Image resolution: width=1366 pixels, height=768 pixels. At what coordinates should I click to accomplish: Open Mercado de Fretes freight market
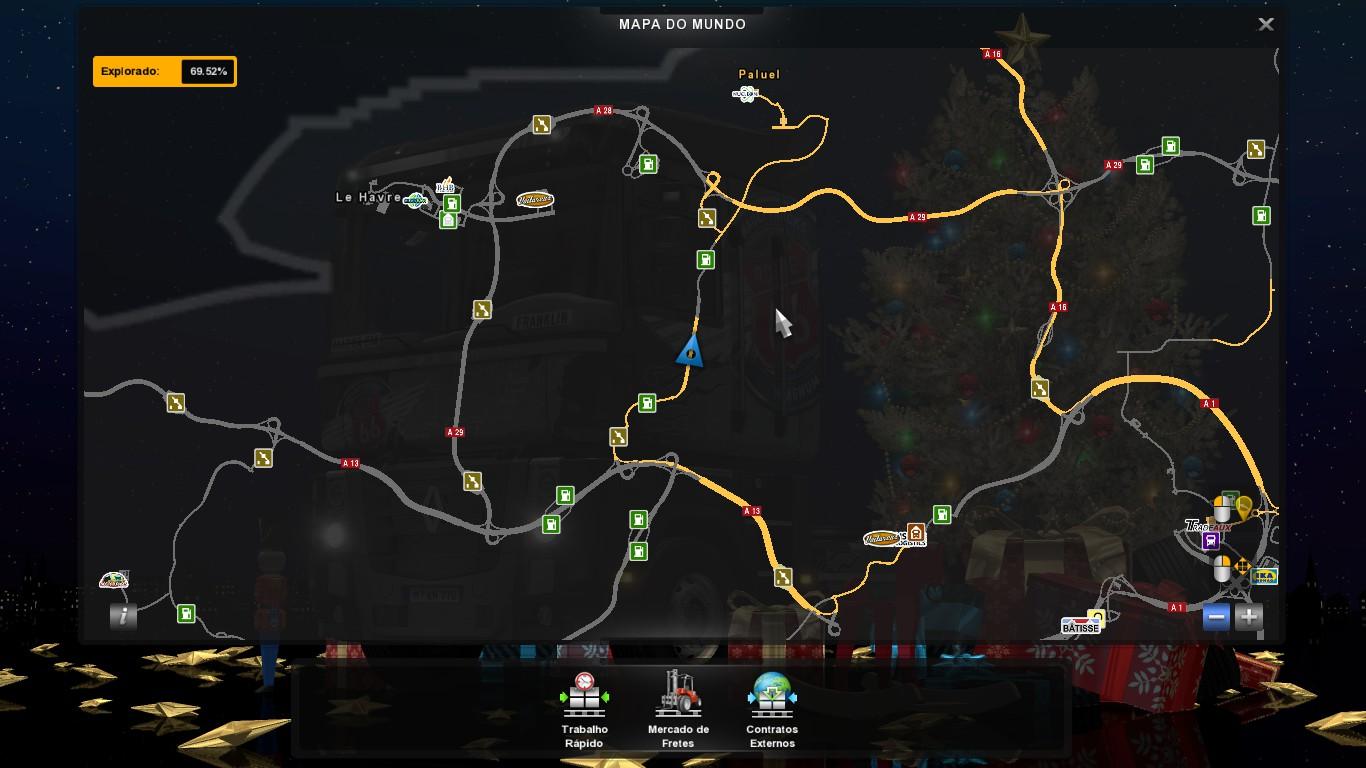678,709
